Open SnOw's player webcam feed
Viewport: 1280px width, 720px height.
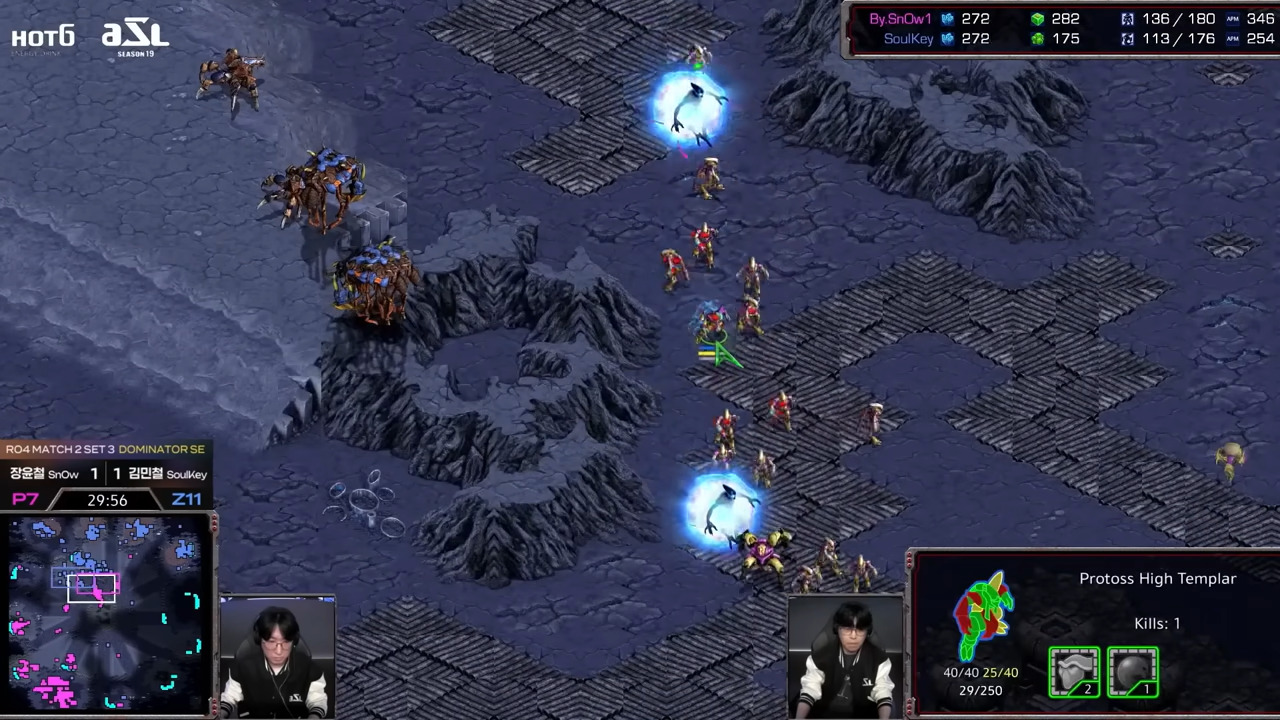tap(277, 657)
